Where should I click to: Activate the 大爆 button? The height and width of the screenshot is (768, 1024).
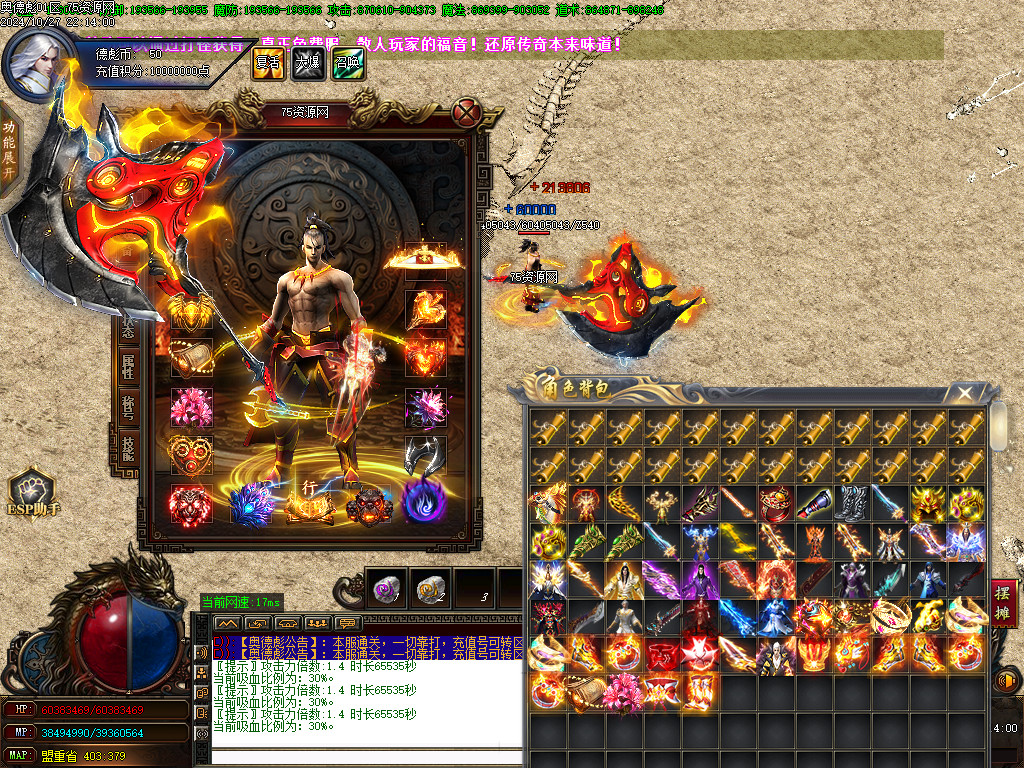(x=308, y=63)
